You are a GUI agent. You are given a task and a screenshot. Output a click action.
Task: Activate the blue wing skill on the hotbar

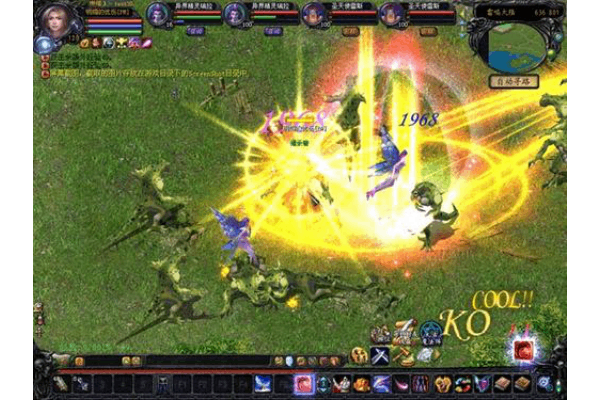[x=263, y=383]
